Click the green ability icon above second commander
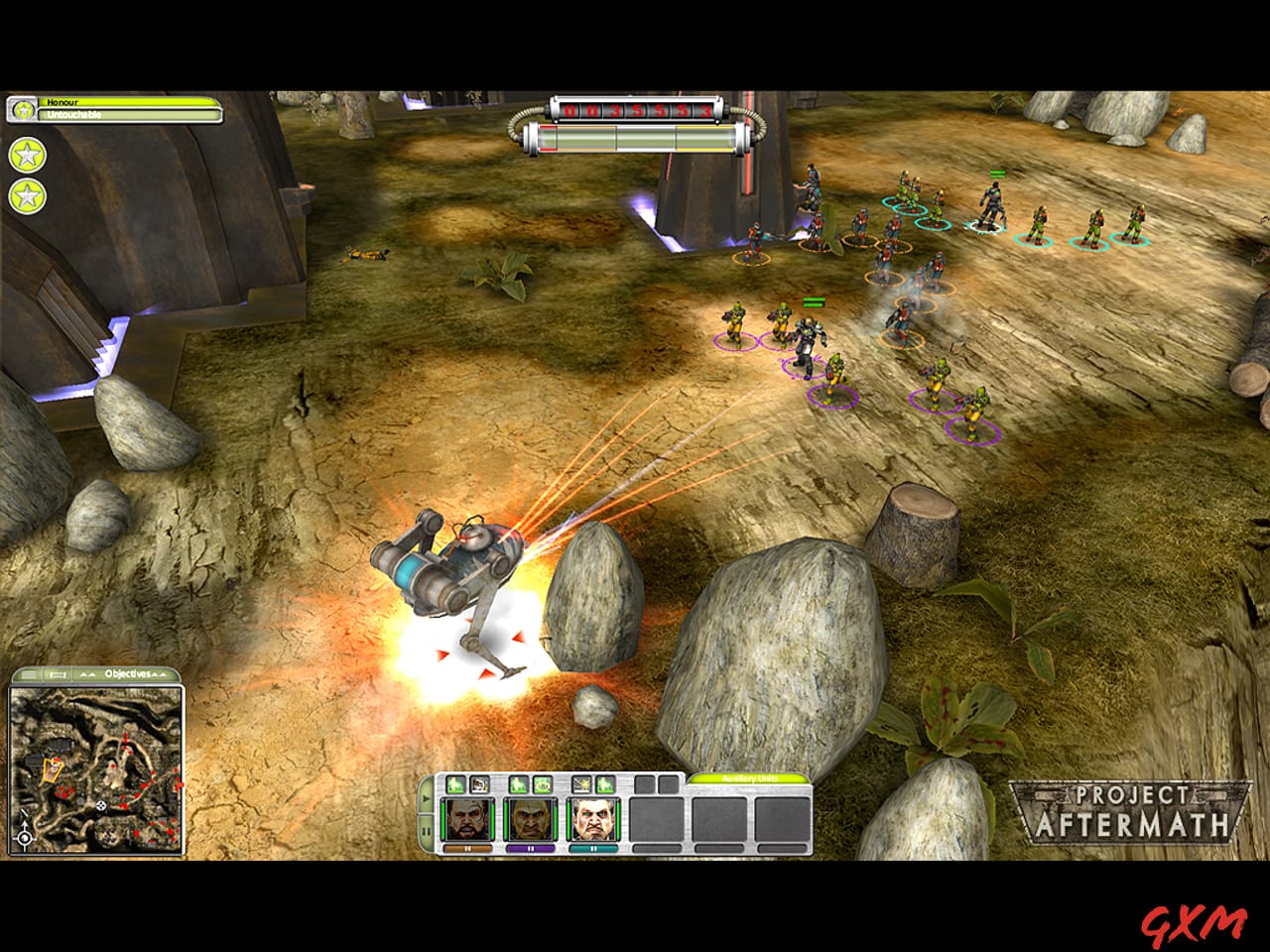 click(518, 784)
